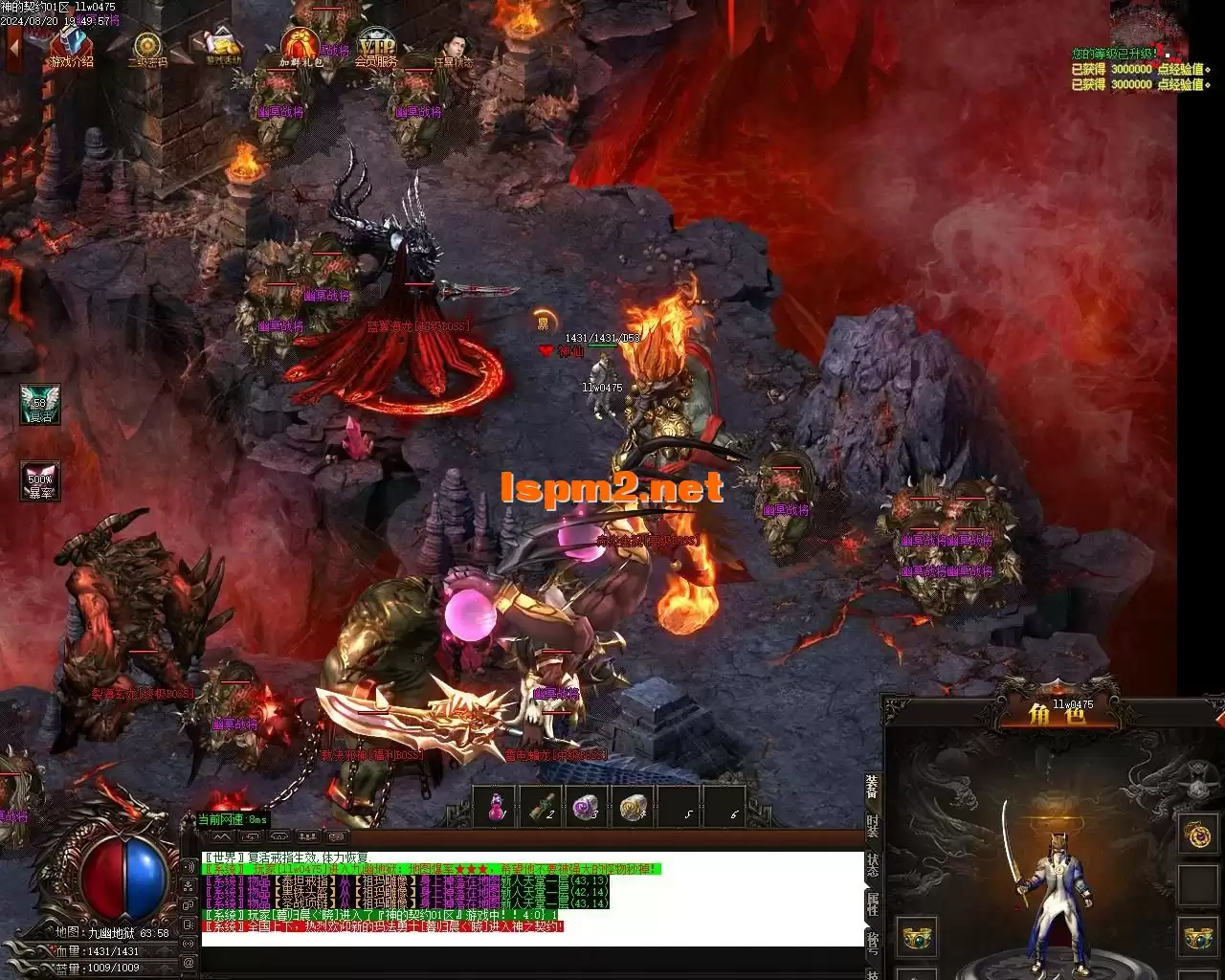This screenshot has width=1225, height=980.
Task: Claim the 加群礼包 red gift bag
Action: 300,46
